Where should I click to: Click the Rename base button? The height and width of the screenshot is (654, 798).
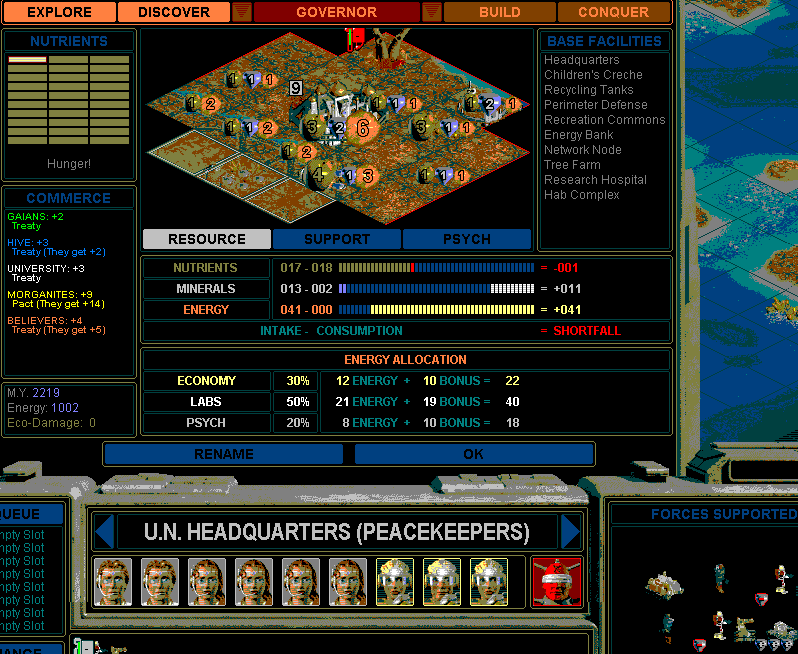click(x=224, y=454)
